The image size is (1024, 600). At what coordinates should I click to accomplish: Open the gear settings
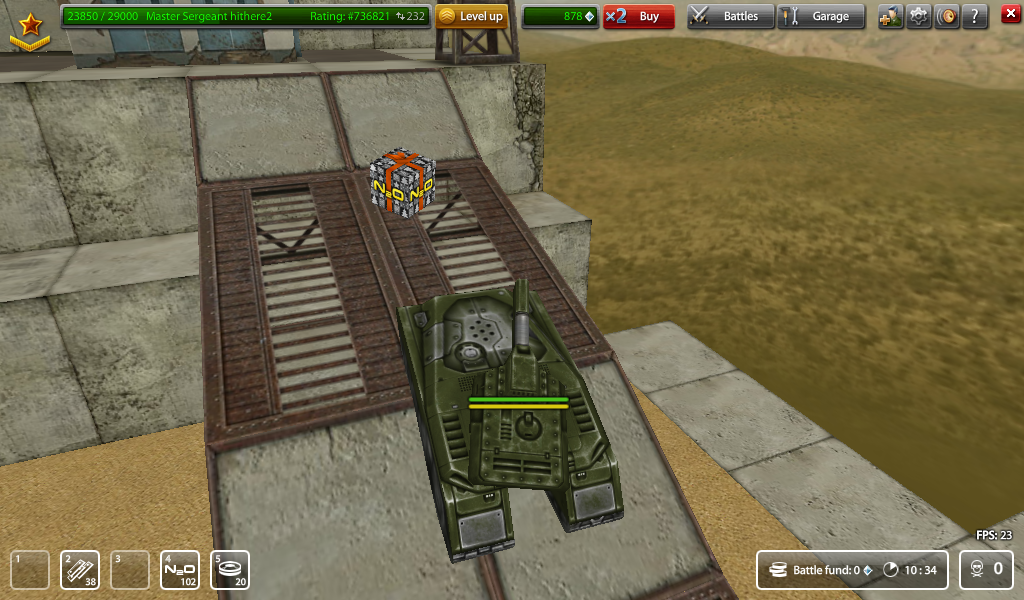click(x=918, y=16)
